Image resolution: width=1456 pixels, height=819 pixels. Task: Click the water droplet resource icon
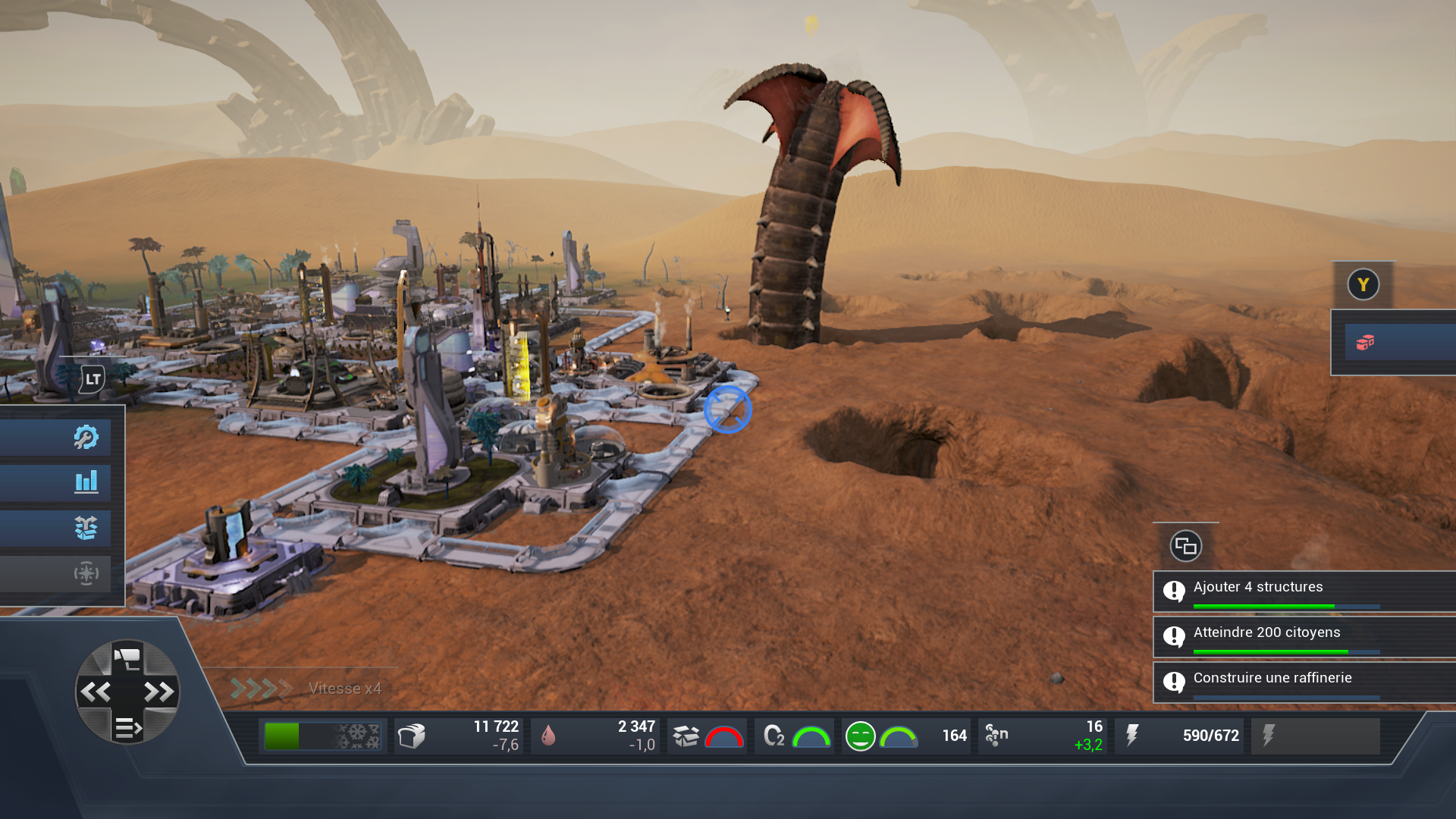coord(548,736)
